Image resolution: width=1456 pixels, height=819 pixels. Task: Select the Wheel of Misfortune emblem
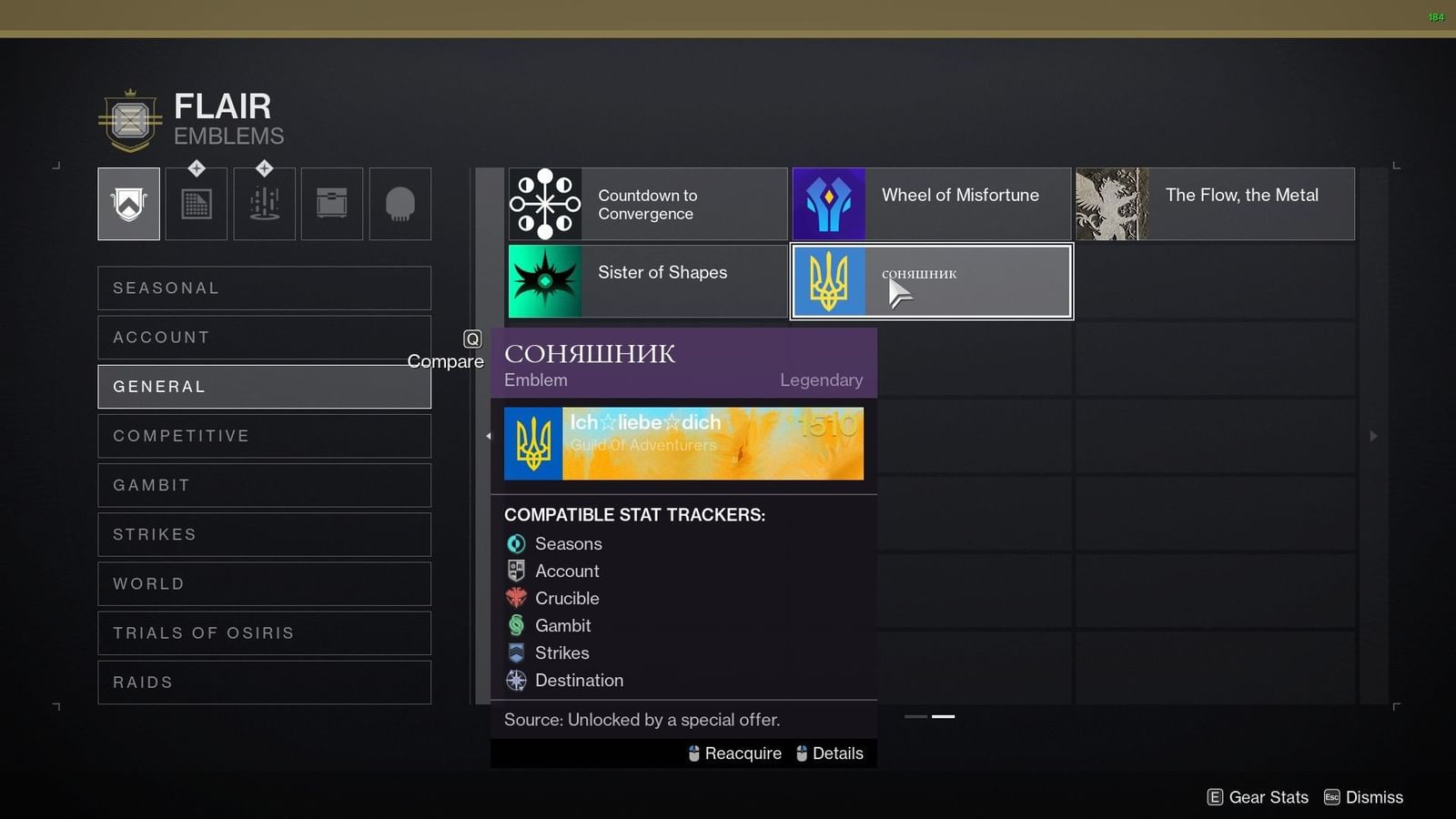coord(930,204)
